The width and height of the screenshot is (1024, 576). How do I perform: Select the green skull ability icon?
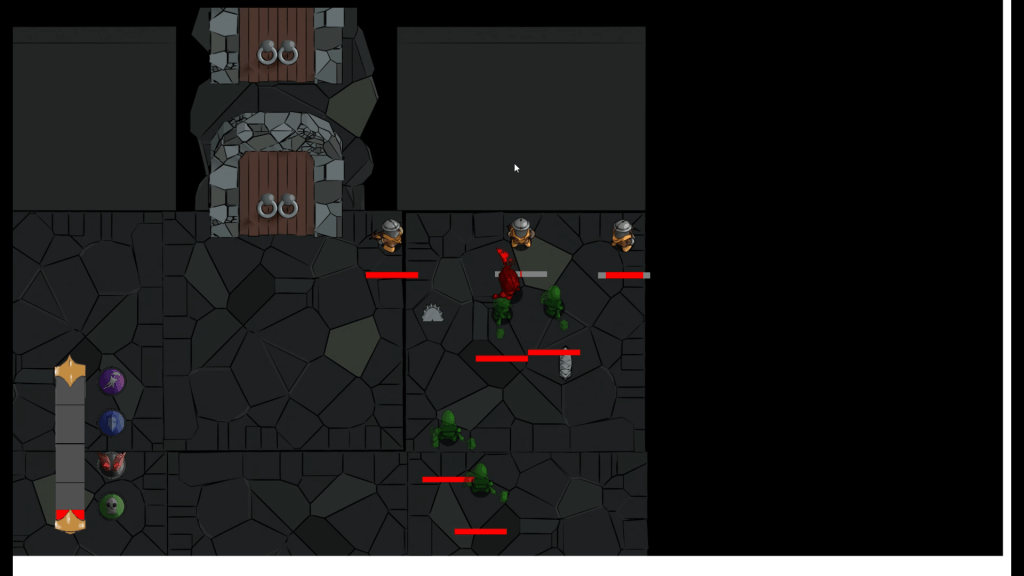pos(112,506)
